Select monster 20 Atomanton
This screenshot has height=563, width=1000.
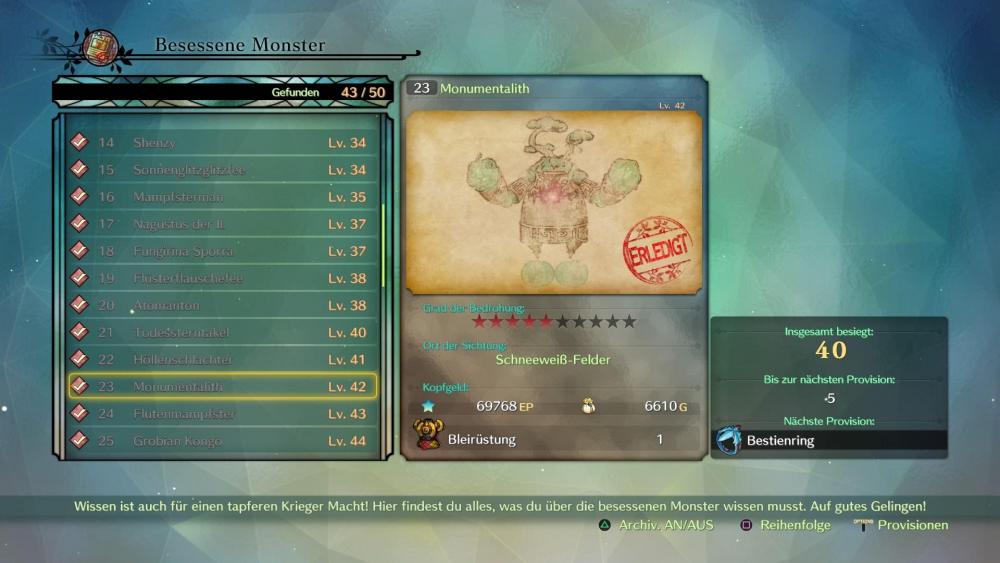(222, 305)
